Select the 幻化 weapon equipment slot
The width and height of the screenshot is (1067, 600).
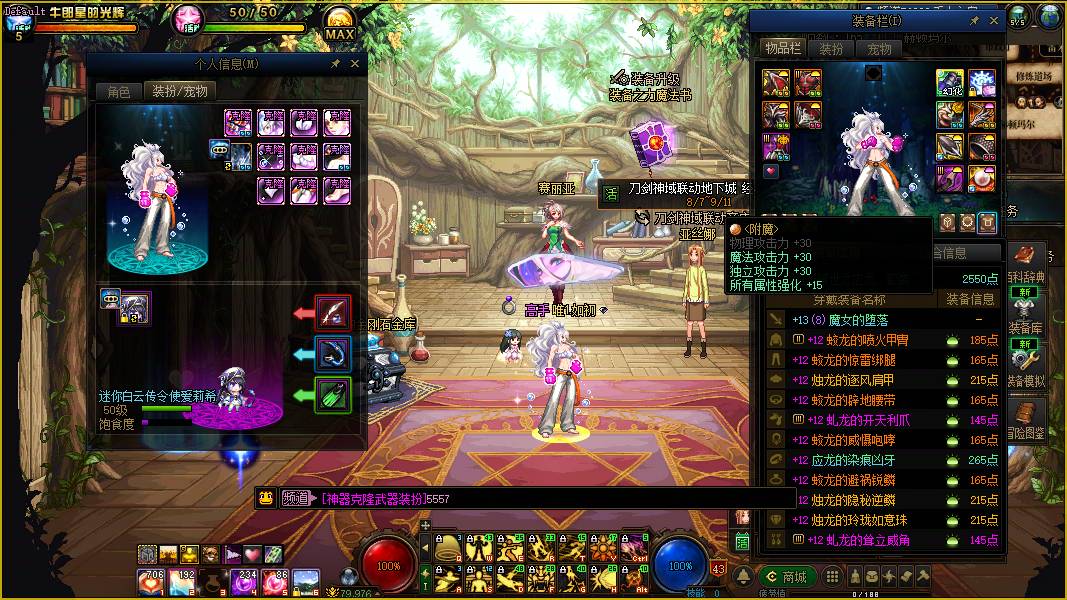950,84
